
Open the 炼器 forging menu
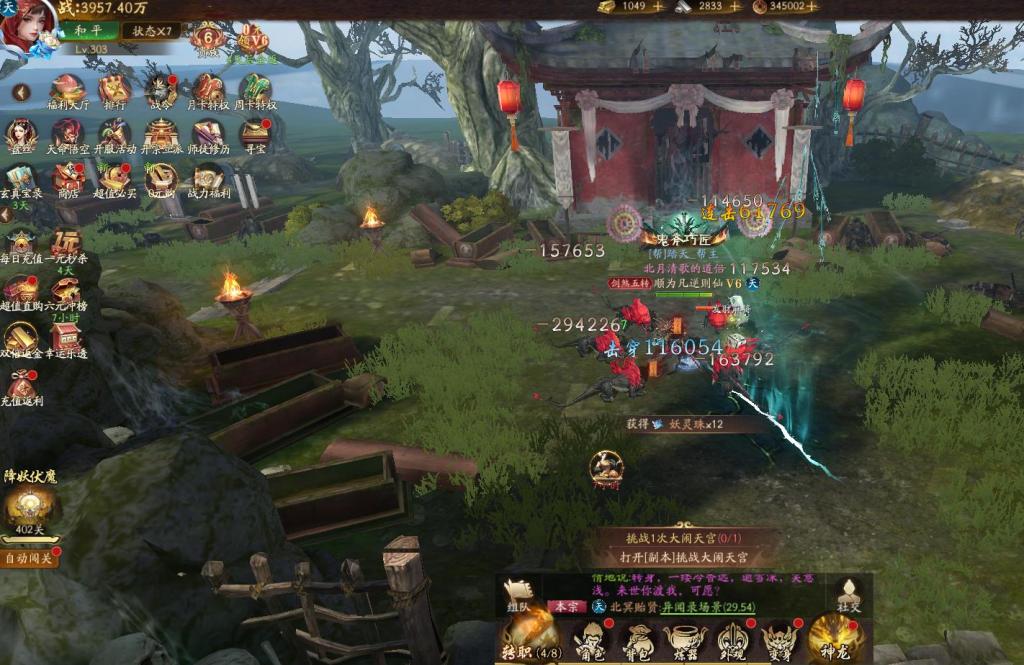click(x=684, y=640)
